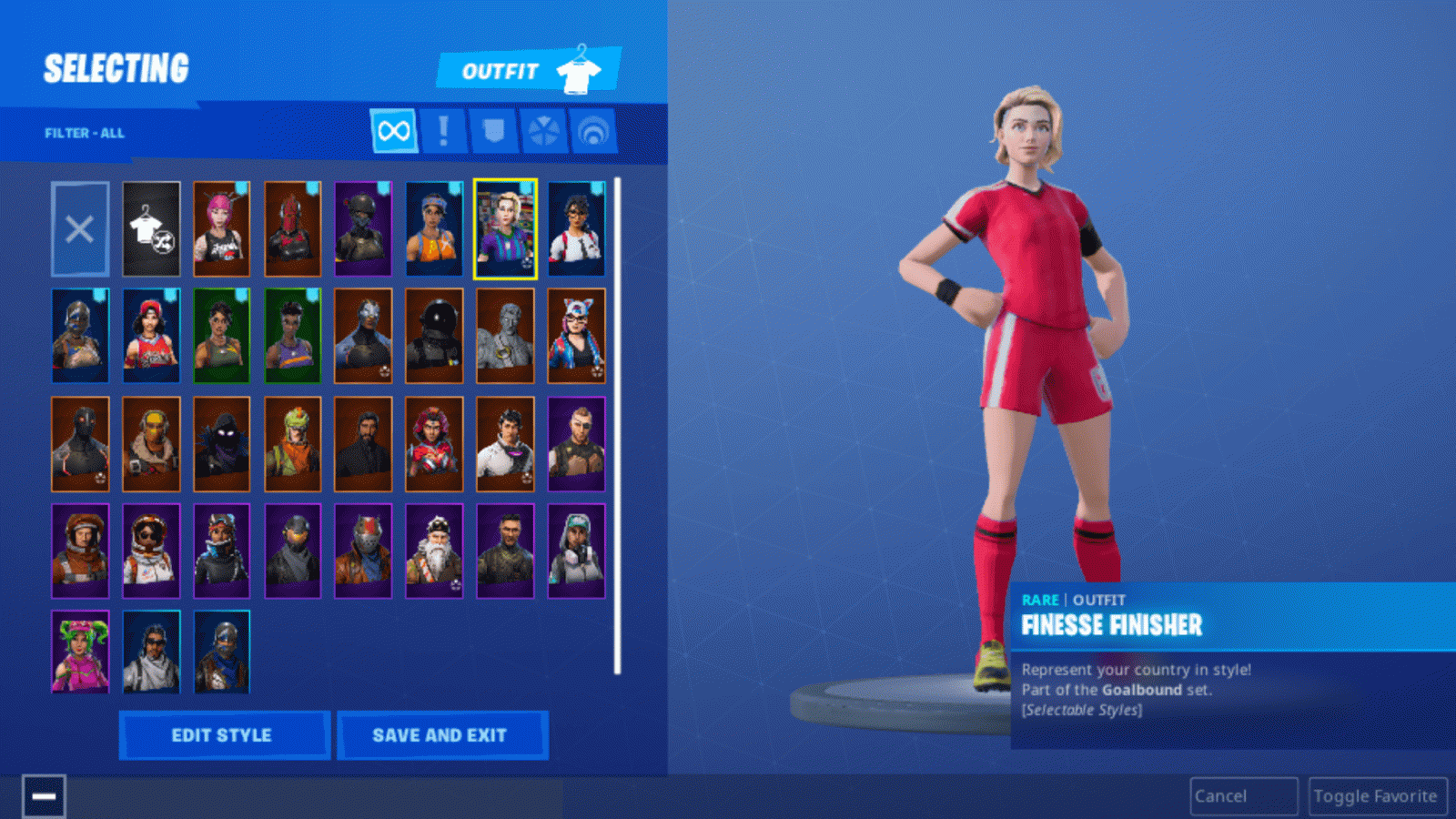The image size is (1456, 819).
Task: Select the dark Raven outfit thumbnail
Action: [223, 444]
